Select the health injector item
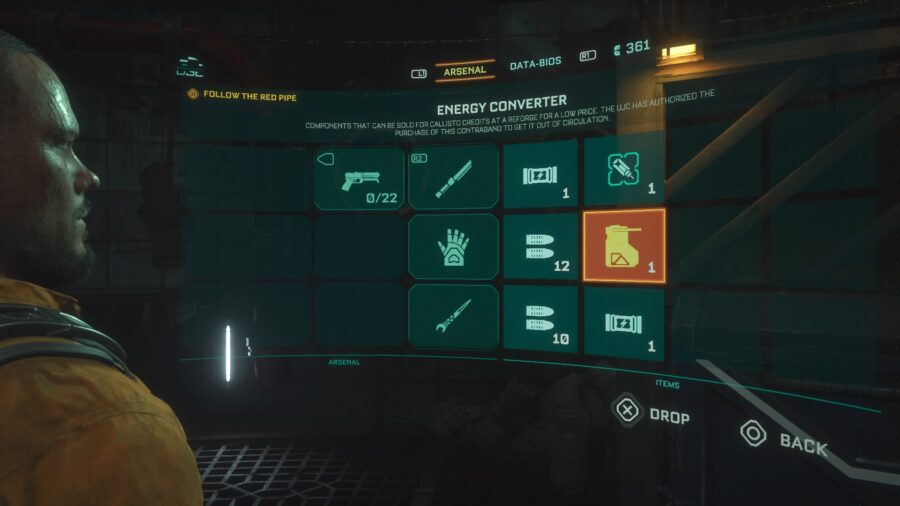 tap(624, 170)
